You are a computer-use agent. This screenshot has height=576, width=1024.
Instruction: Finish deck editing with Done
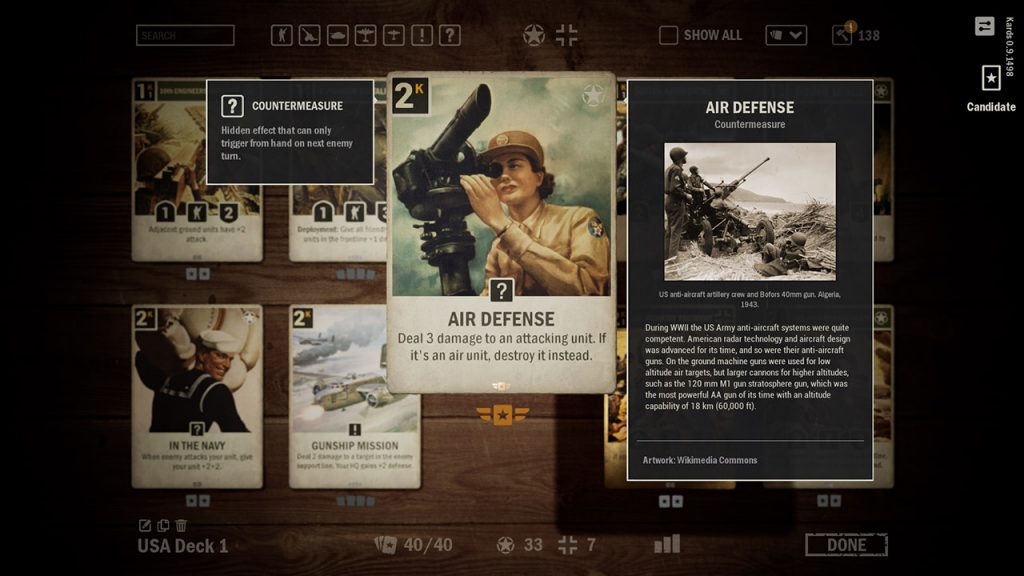(x=846, y=545)
